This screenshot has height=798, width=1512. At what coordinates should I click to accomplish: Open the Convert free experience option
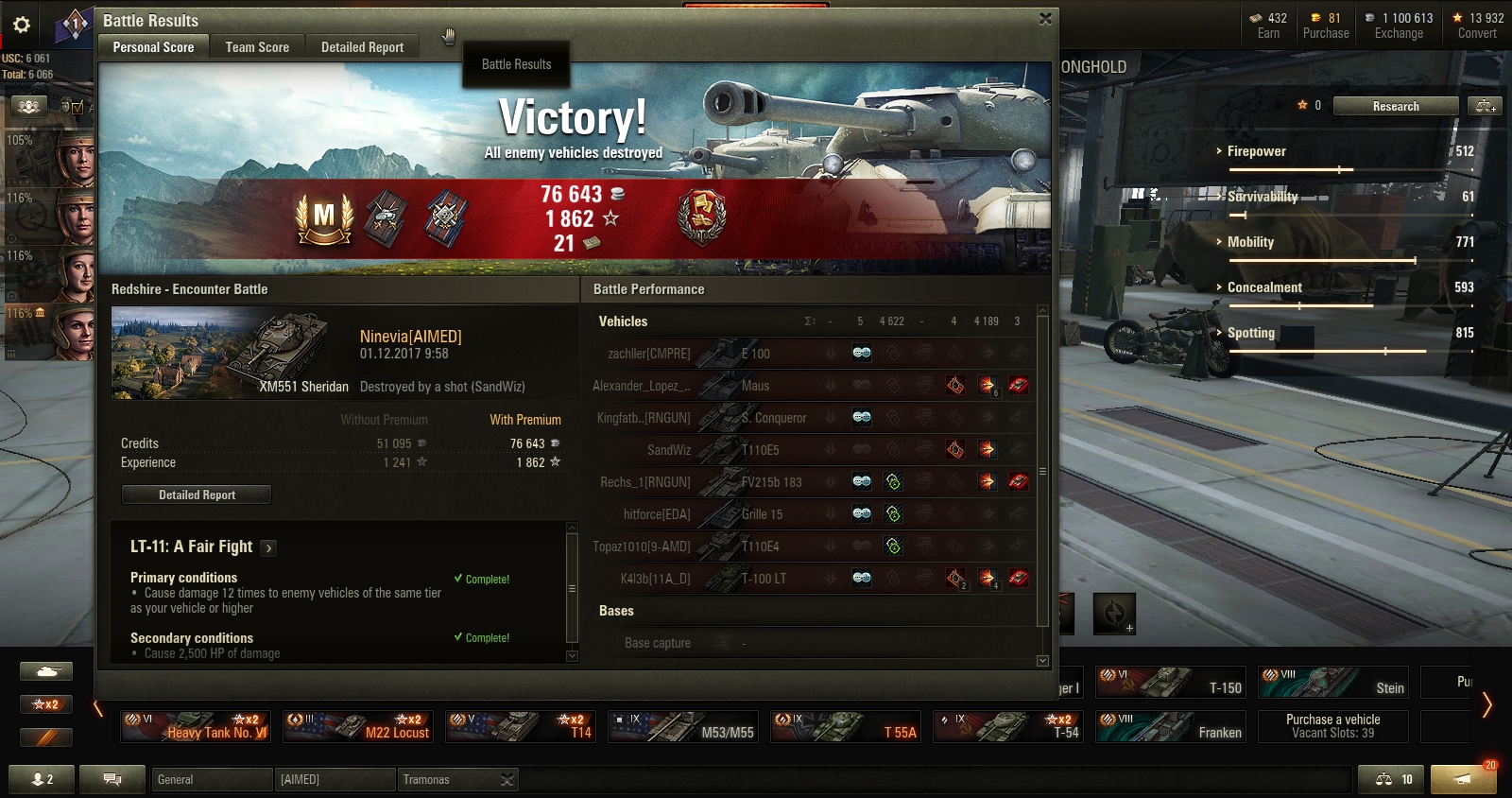point(1477,26)
